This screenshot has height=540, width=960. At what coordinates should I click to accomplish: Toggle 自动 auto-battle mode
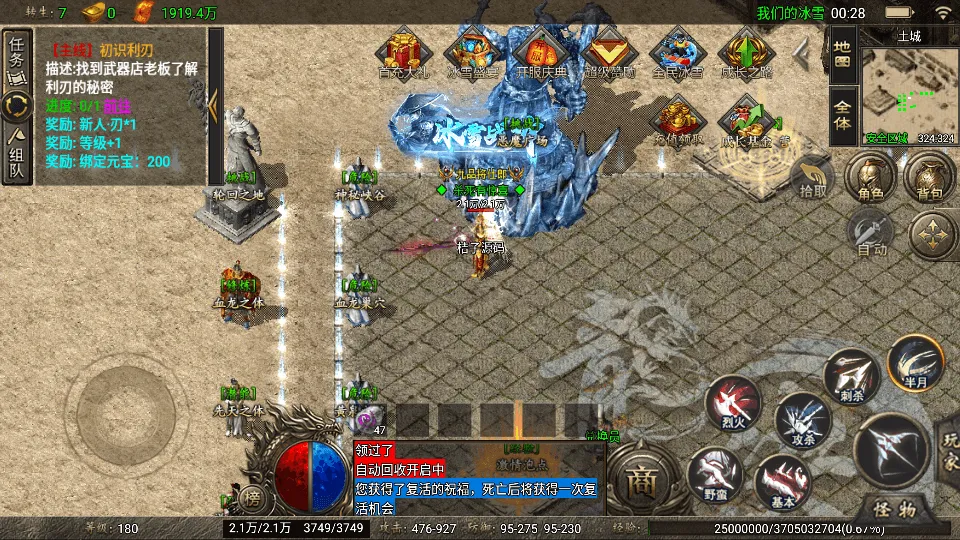tap(871, 237)
